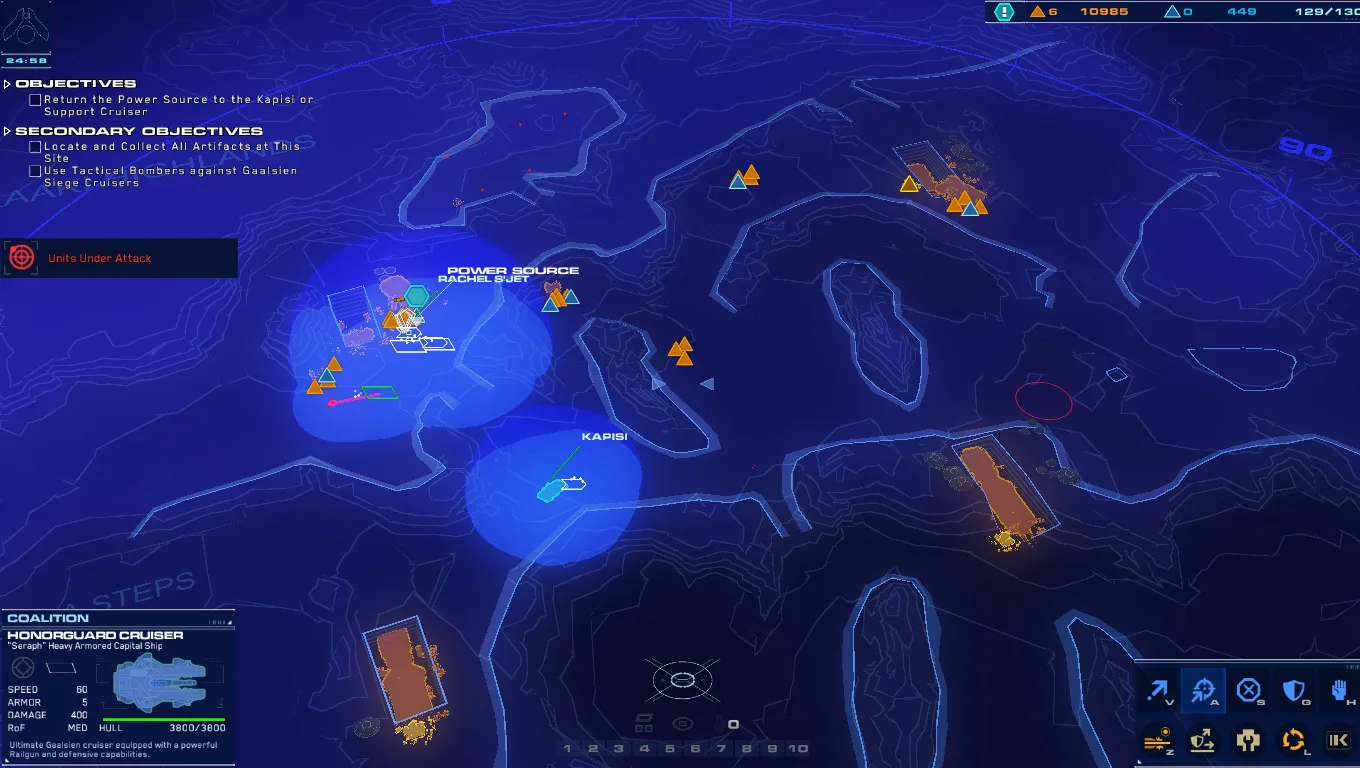Tick the Locate and Collect All Artifacts checkbox

[35, 146]
